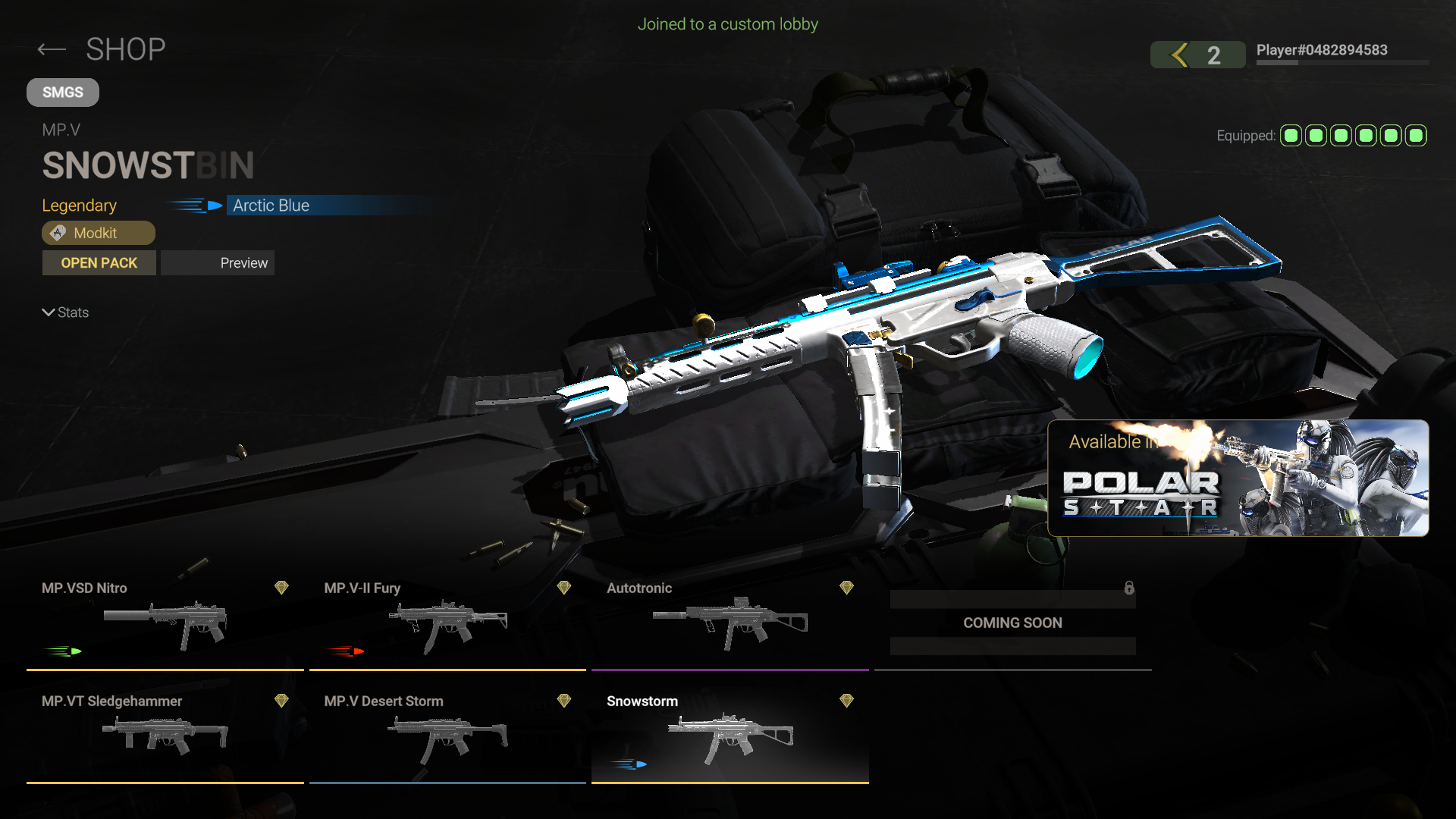Click the Arctic Blue tracer label
1456x819 pixels.
pyautogui.click(x=271, y=206)
